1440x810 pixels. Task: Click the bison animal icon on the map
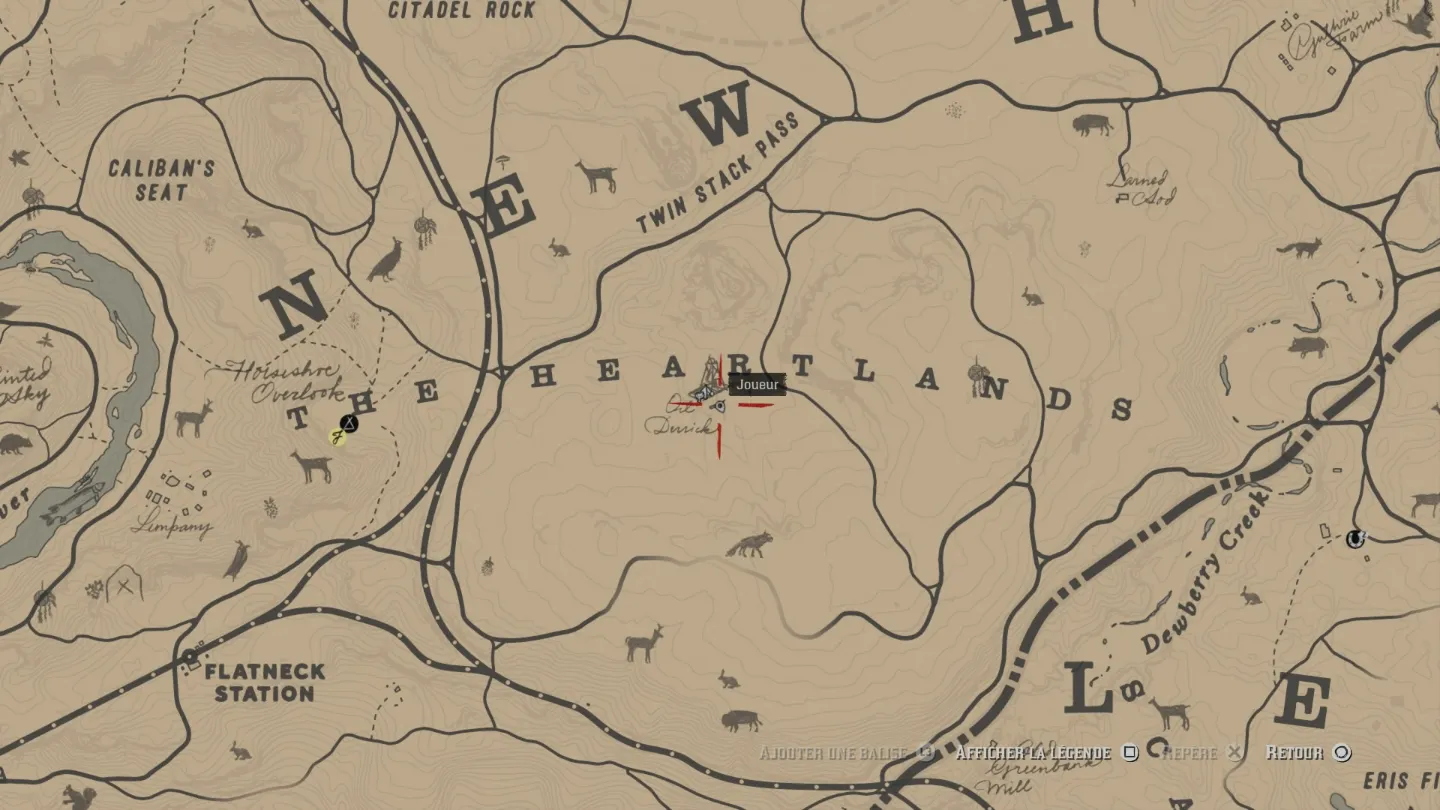click(1092, 126)
